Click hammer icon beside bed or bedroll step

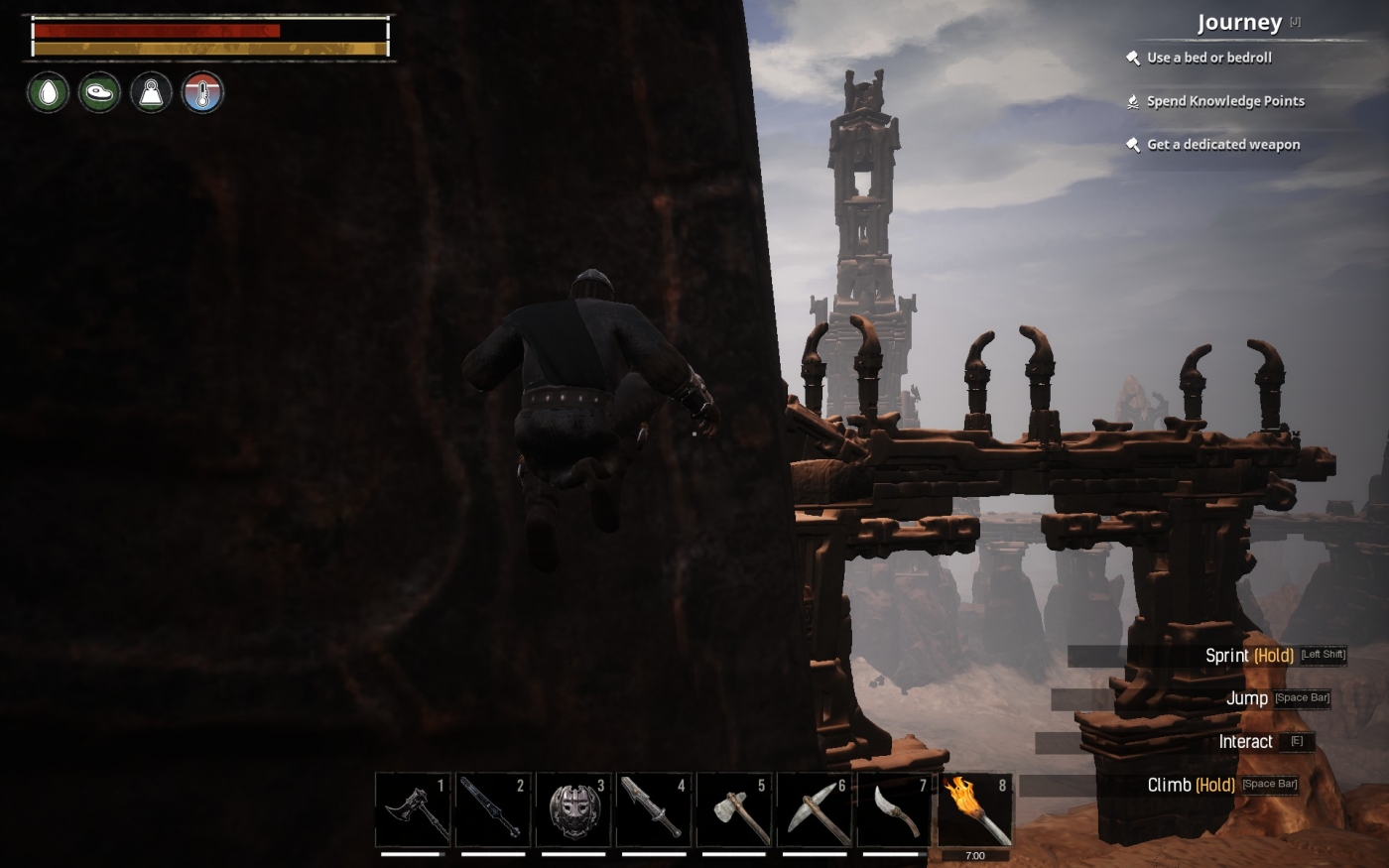coord(1132,58)
